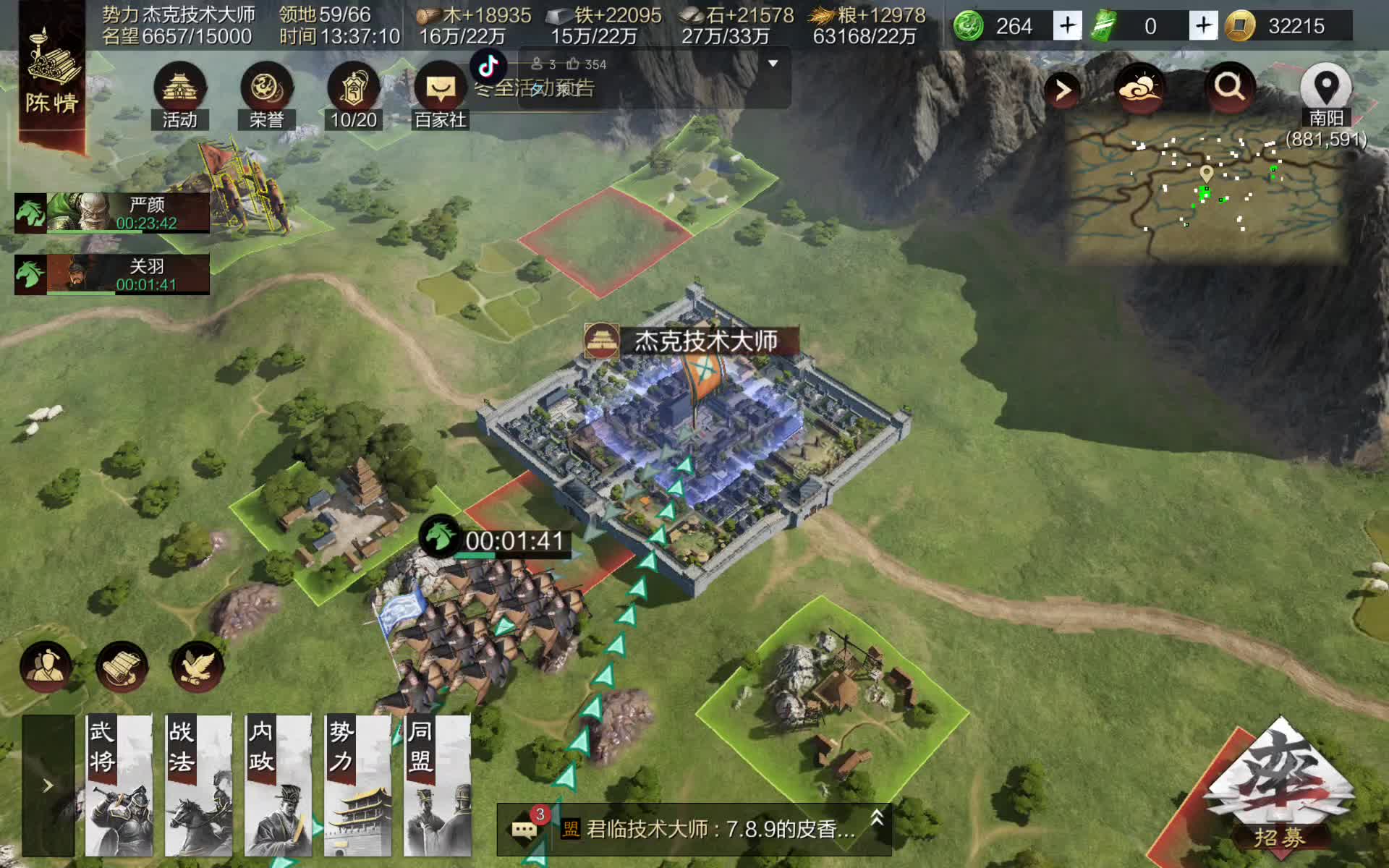The height and width of the screenshot is (868, 1389).
Task: Open the 势力 faction menu
Action: click(357, 786)
